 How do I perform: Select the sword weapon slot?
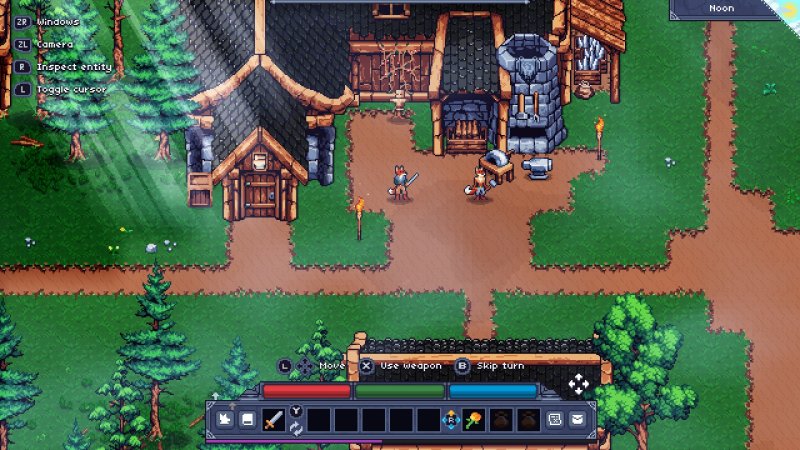272,420
